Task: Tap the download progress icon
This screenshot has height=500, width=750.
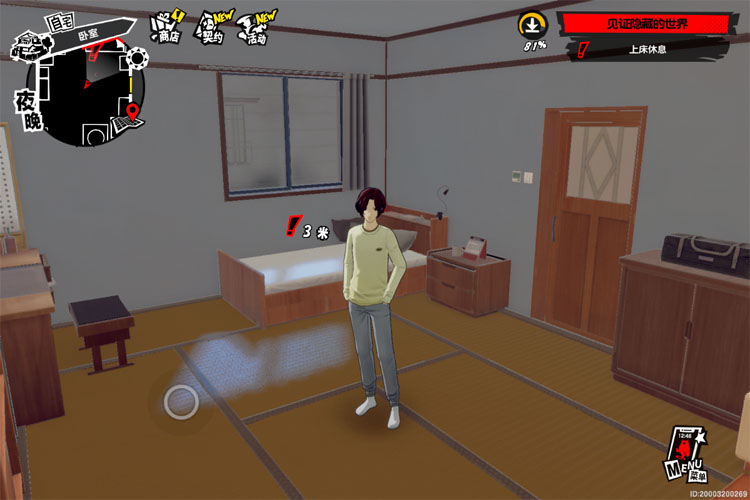Action: [532, 25]
